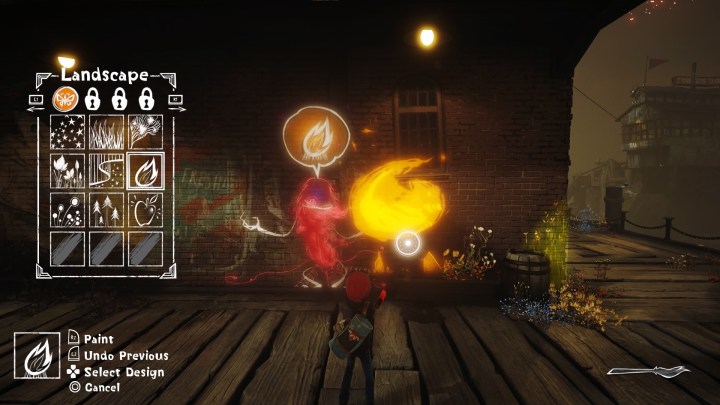The image size is (720, 405).
Task: Choose the tall grass design
Action: pos(106,132)
